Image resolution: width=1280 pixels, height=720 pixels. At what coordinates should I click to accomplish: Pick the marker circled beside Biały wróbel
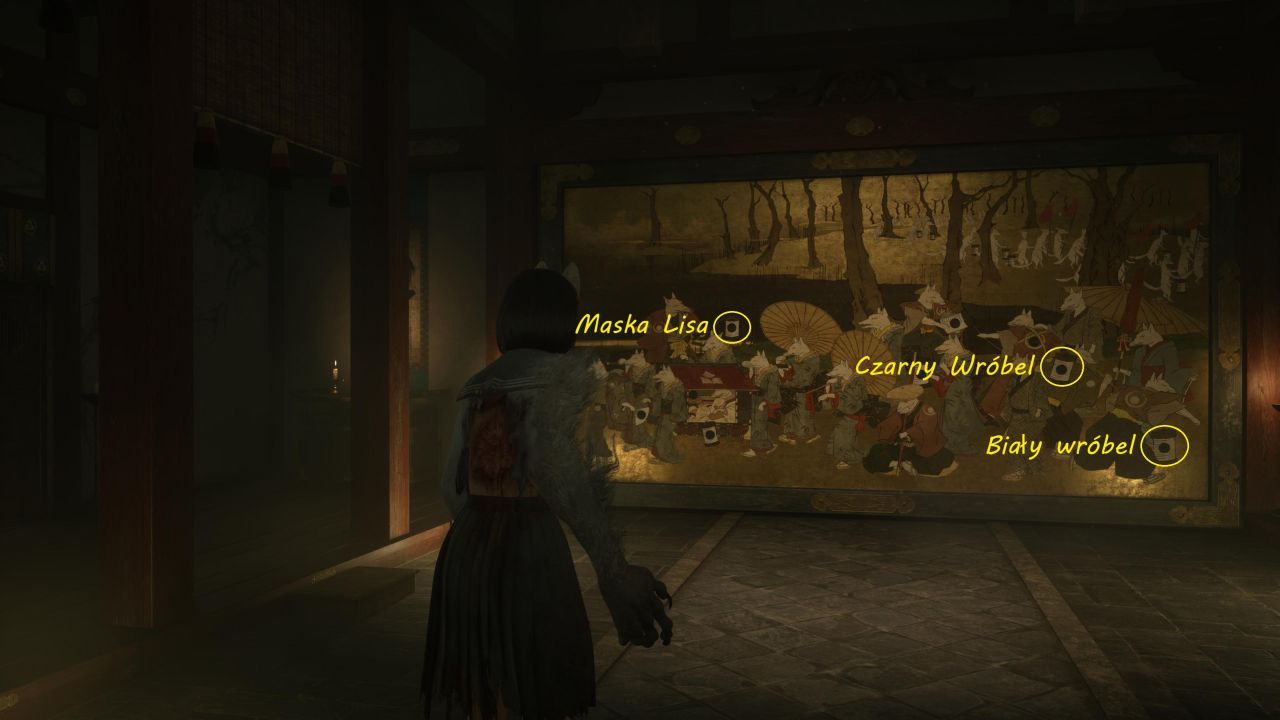pos(1166,446)
